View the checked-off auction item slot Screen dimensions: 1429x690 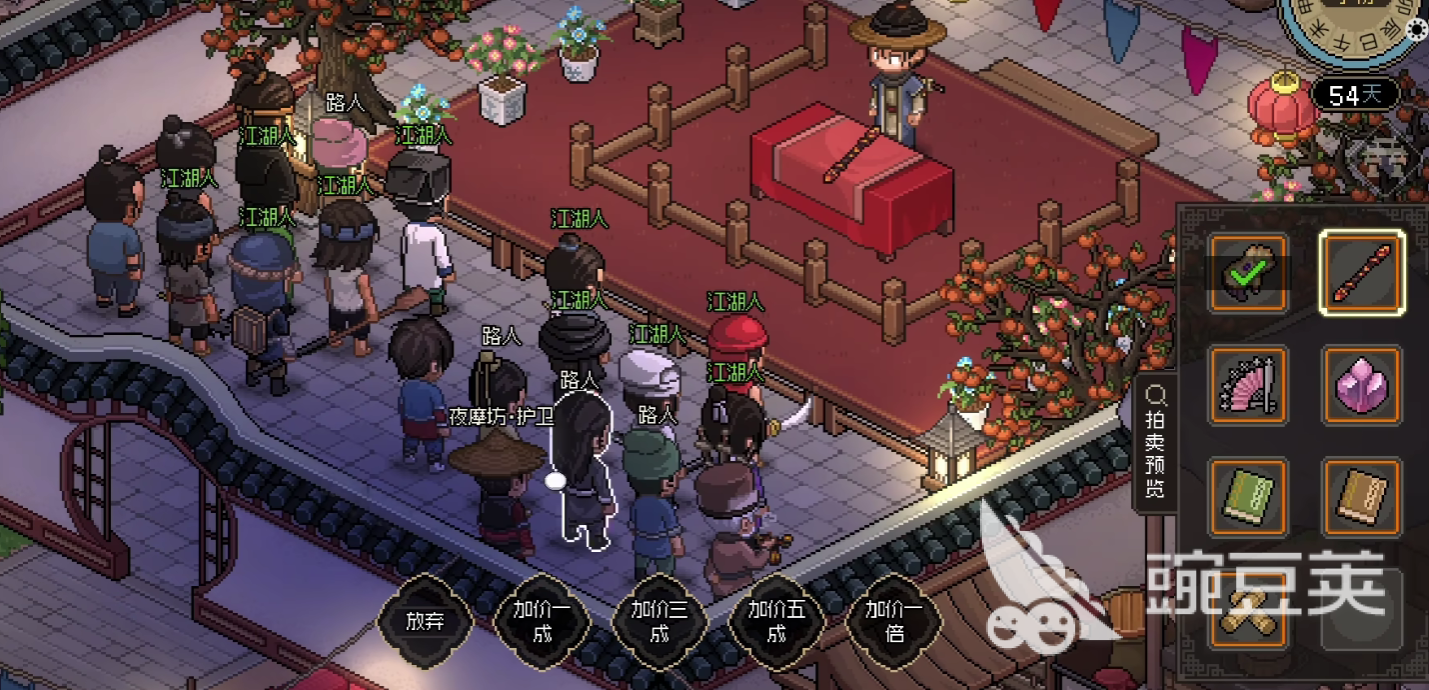coord(1247,273)
